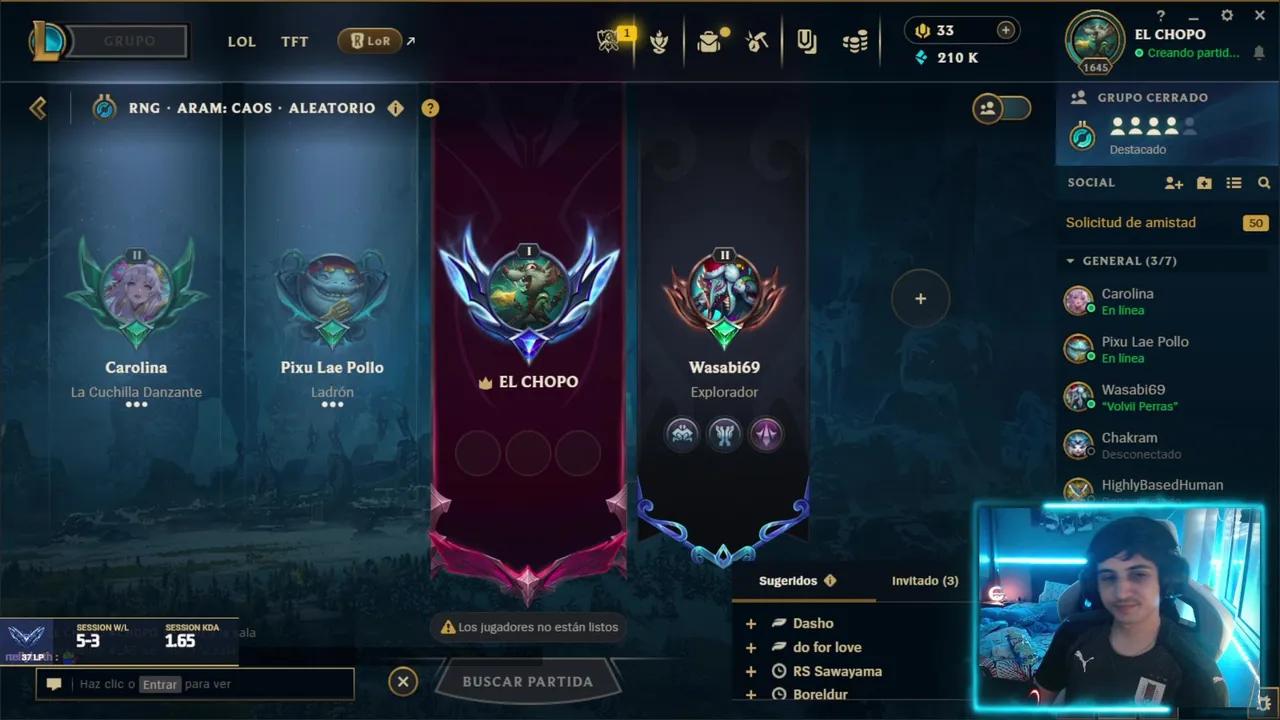Click the paperclip icon in the top bar

[807, 40]
